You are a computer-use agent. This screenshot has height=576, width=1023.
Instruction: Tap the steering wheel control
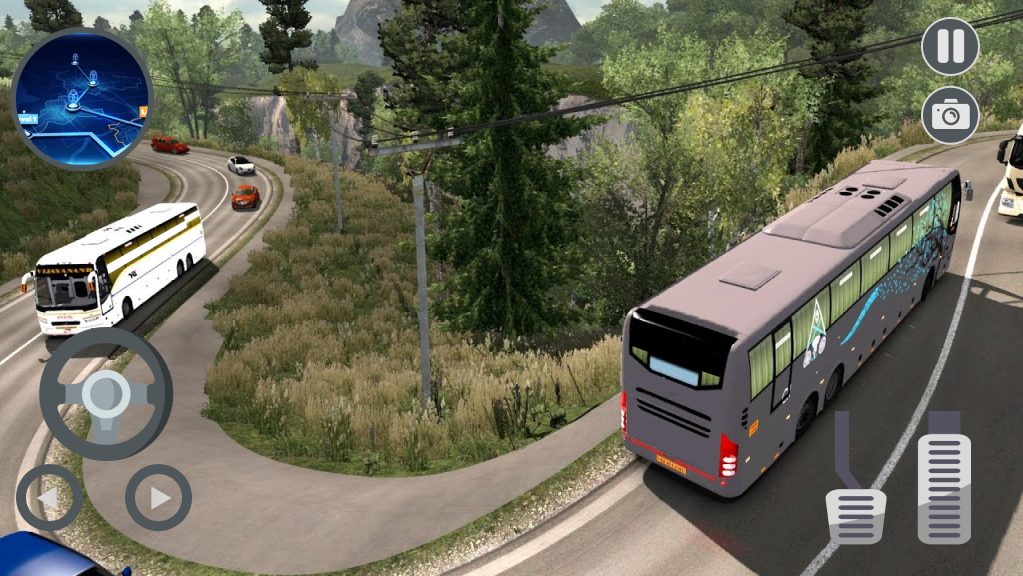point(106,393)
